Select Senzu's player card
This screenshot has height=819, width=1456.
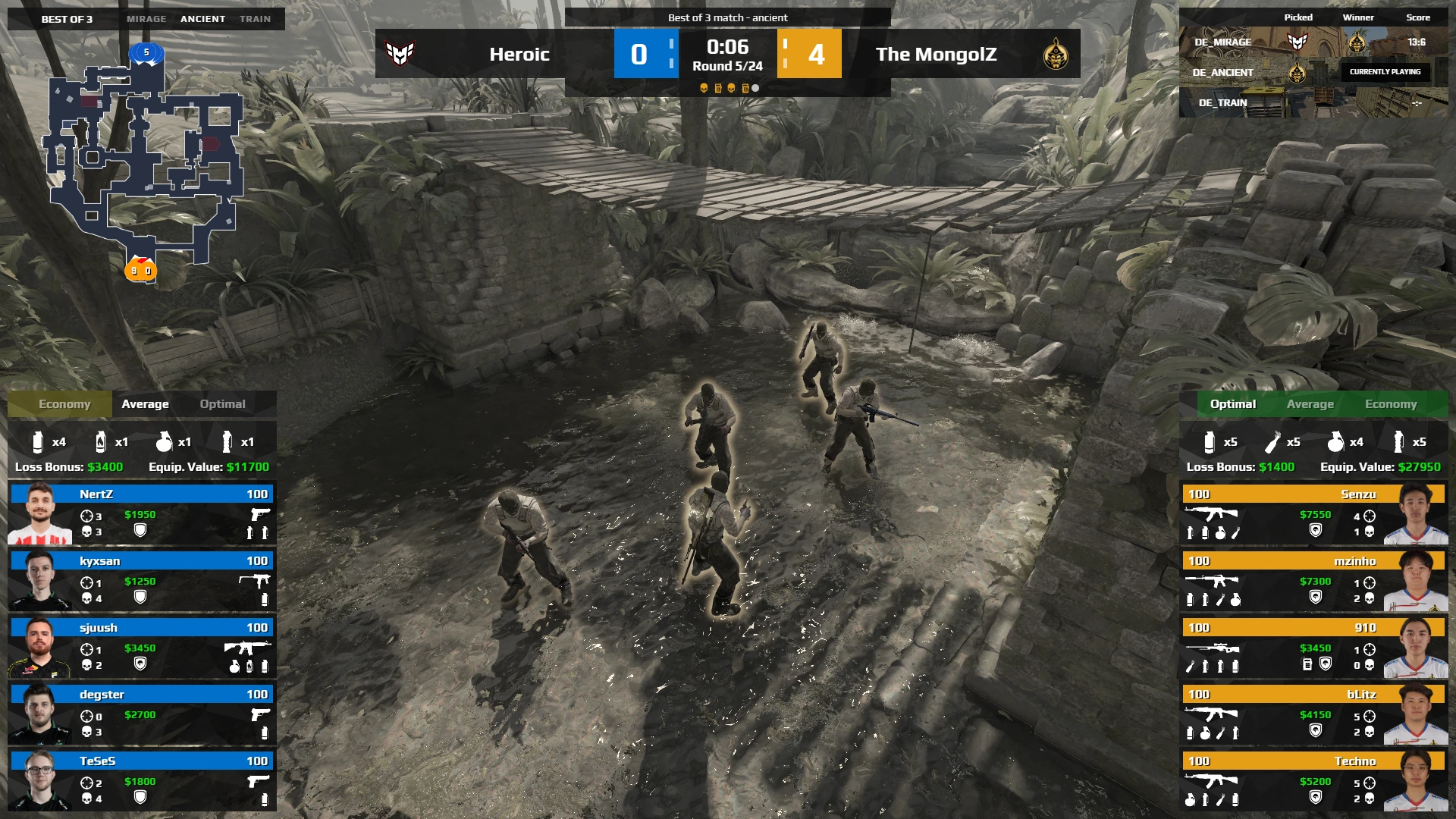1313,513
